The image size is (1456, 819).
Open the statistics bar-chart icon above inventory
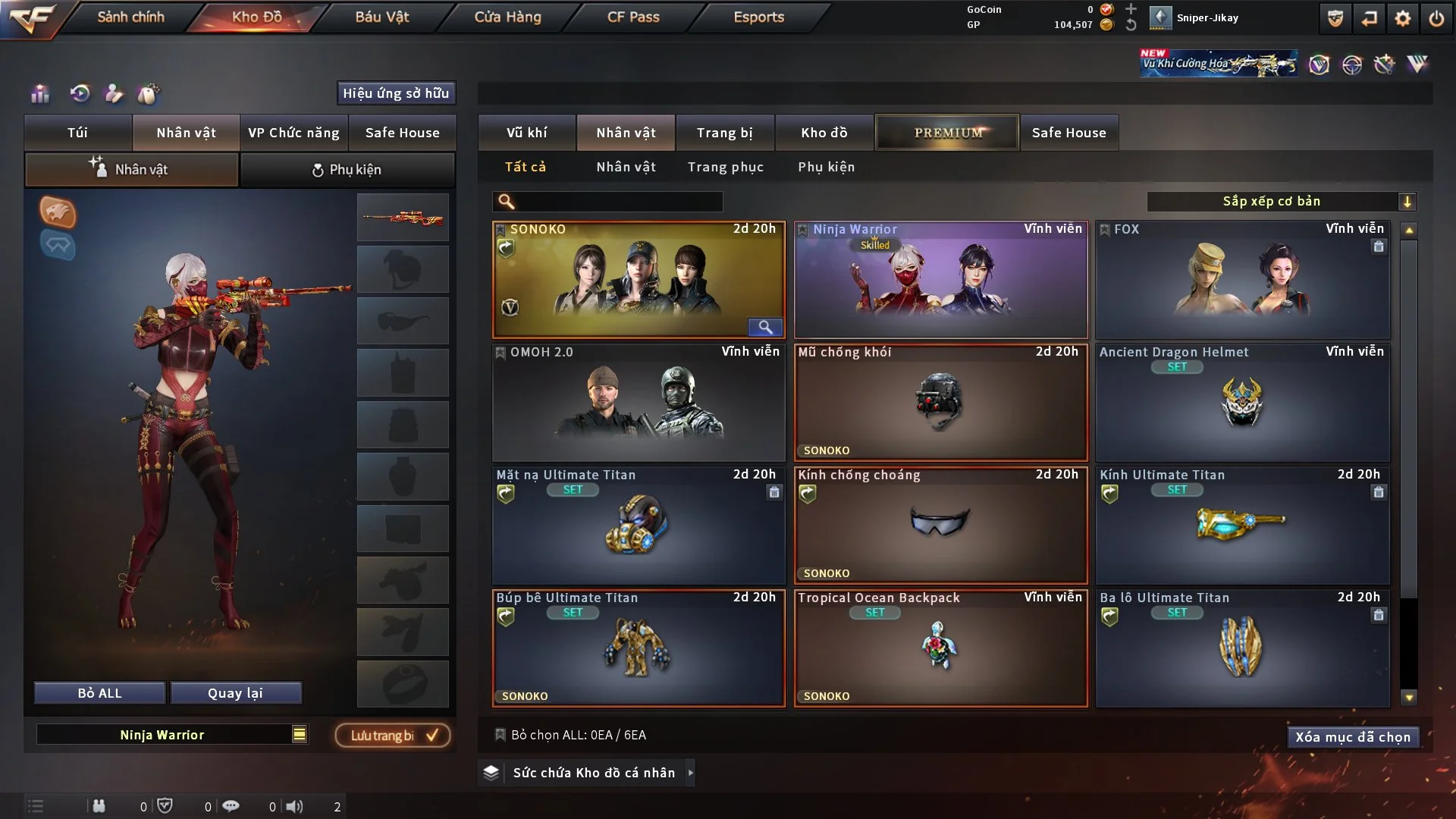click(39, 94)
